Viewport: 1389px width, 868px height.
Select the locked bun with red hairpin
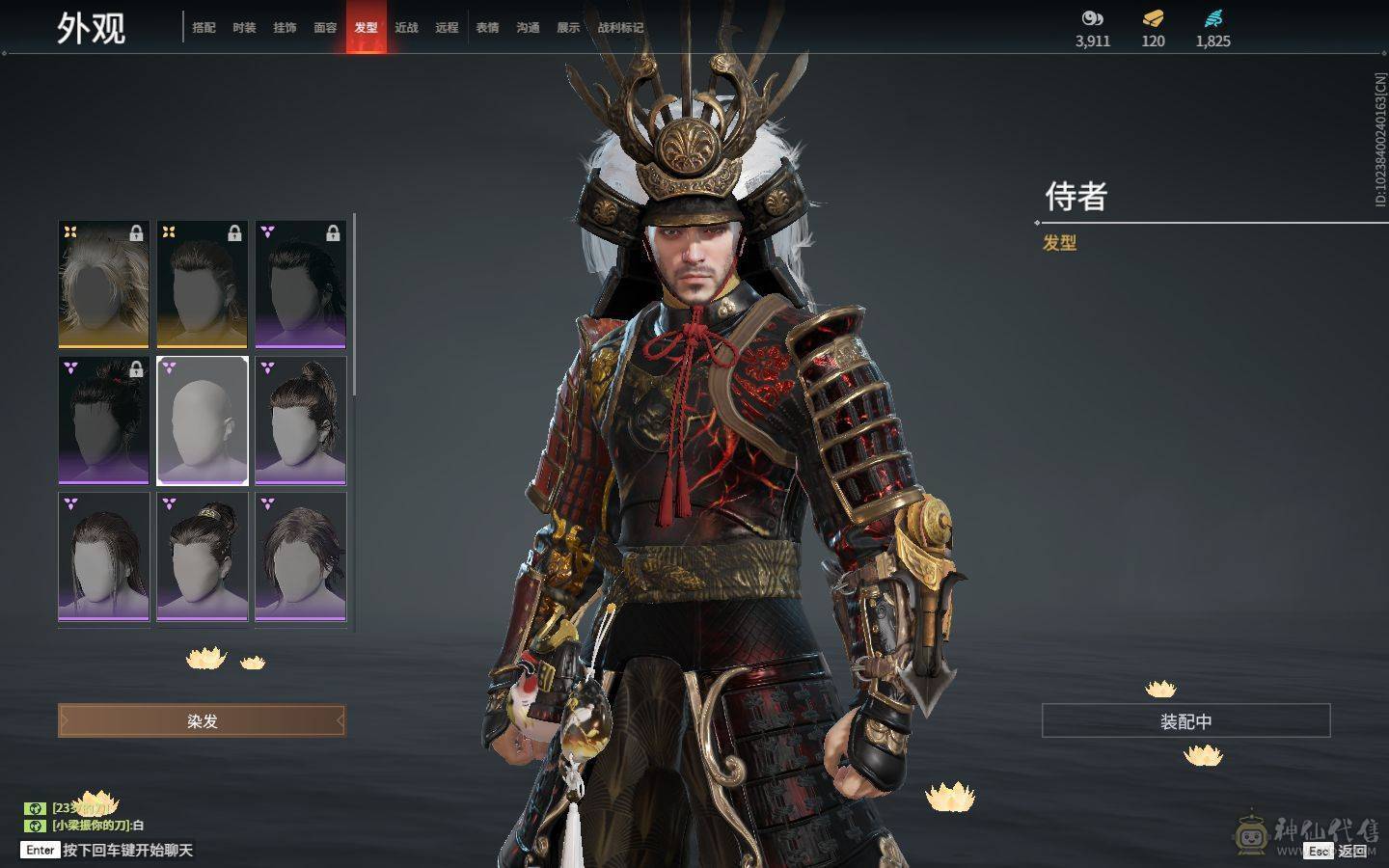pyautogui.click(x=104, y=420)
